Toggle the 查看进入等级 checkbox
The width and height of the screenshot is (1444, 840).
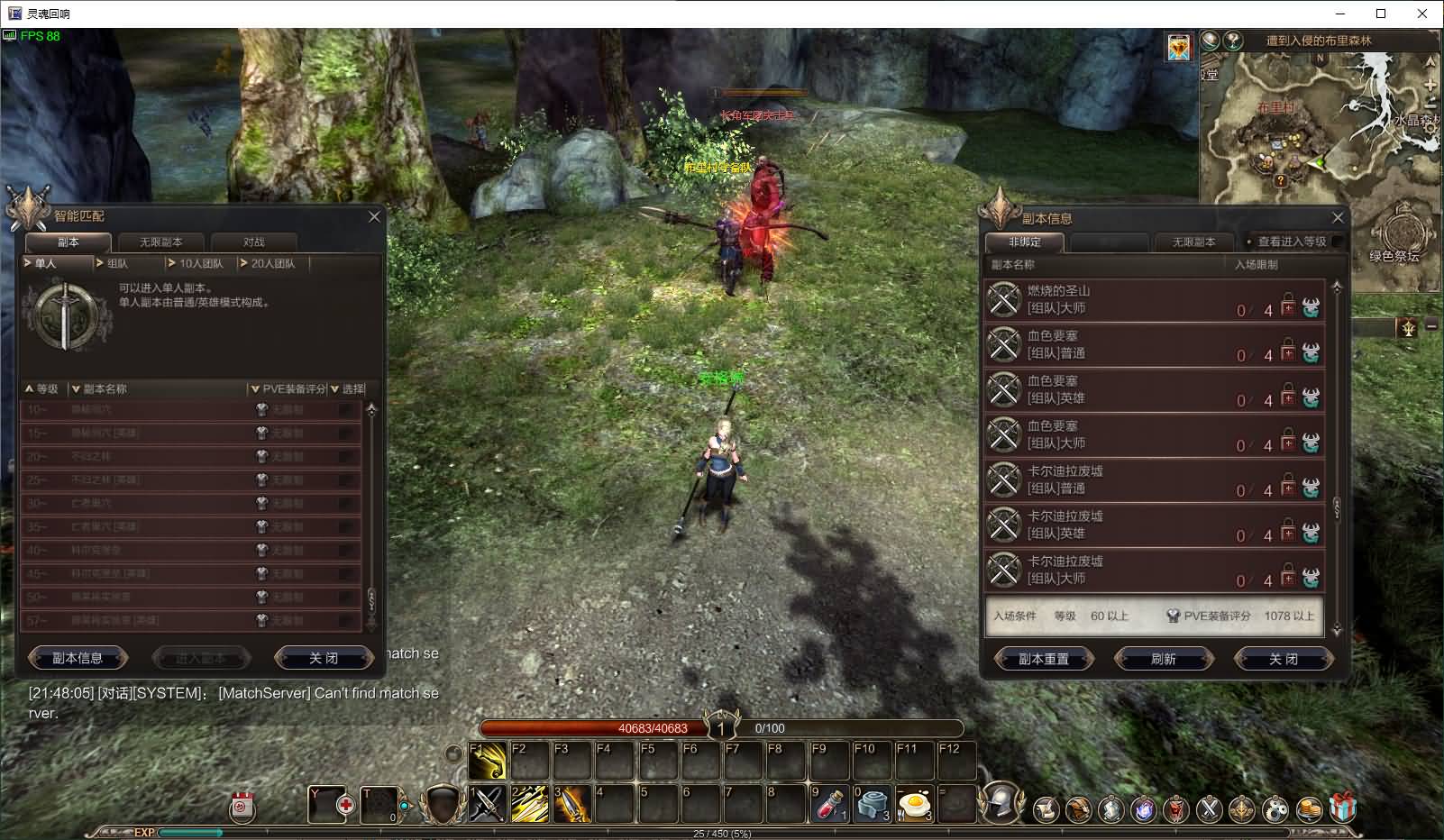tap(1337, 242)
